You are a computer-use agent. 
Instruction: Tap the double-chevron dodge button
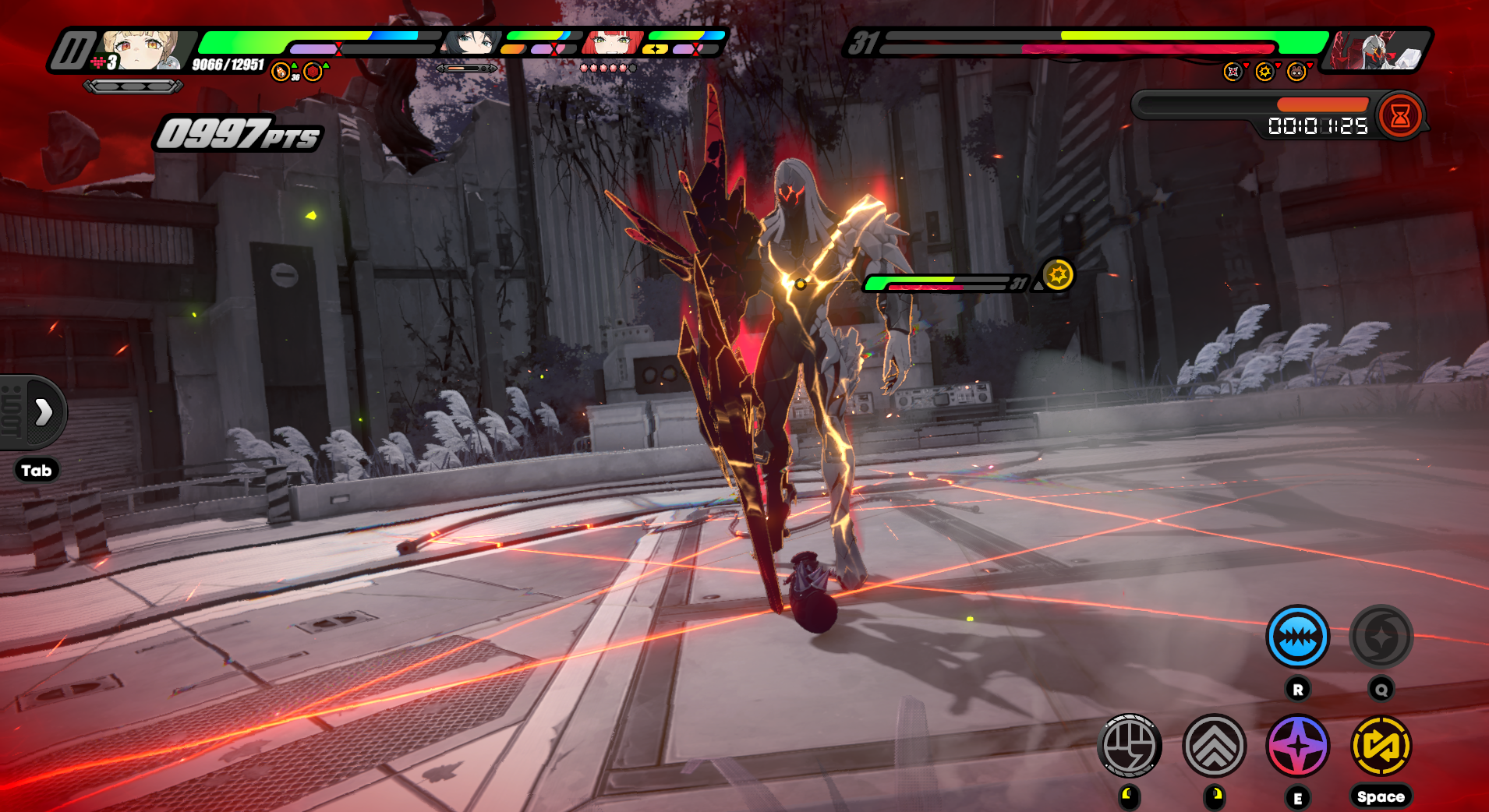[1214, 746]
